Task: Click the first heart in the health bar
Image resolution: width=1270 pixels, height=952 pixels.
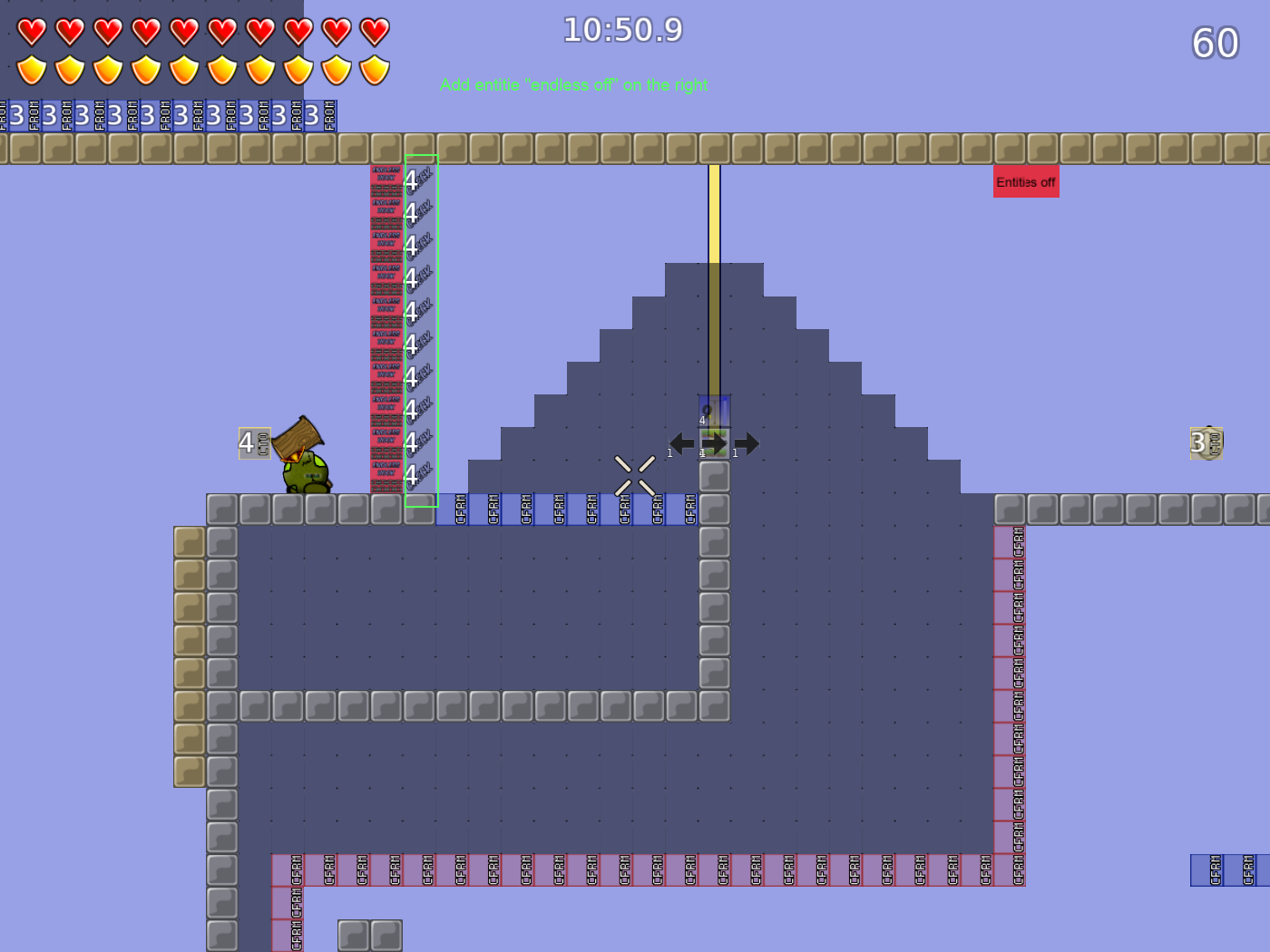Action: [32, 30]
